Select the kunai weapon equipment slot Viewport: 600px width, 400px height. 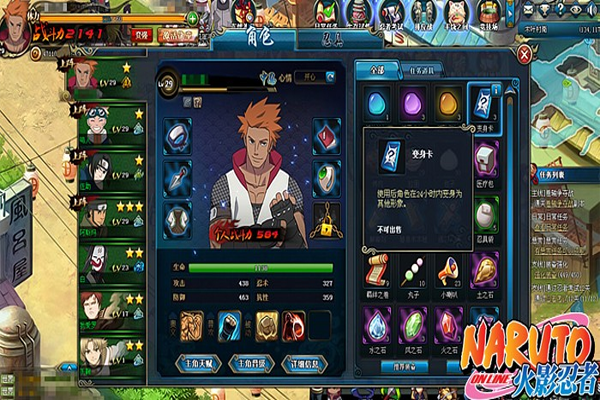coord(176,173)
